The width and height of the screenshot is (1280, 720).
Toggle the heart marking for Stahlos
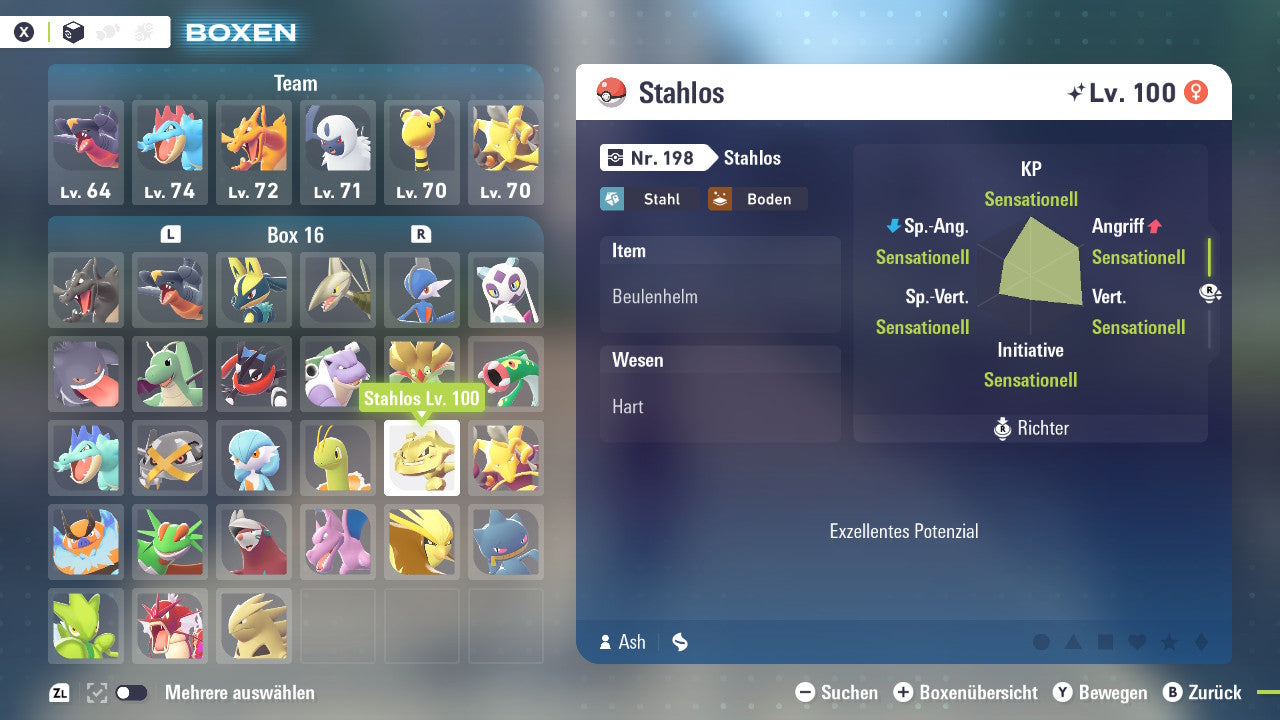[x=1137, y=641]
